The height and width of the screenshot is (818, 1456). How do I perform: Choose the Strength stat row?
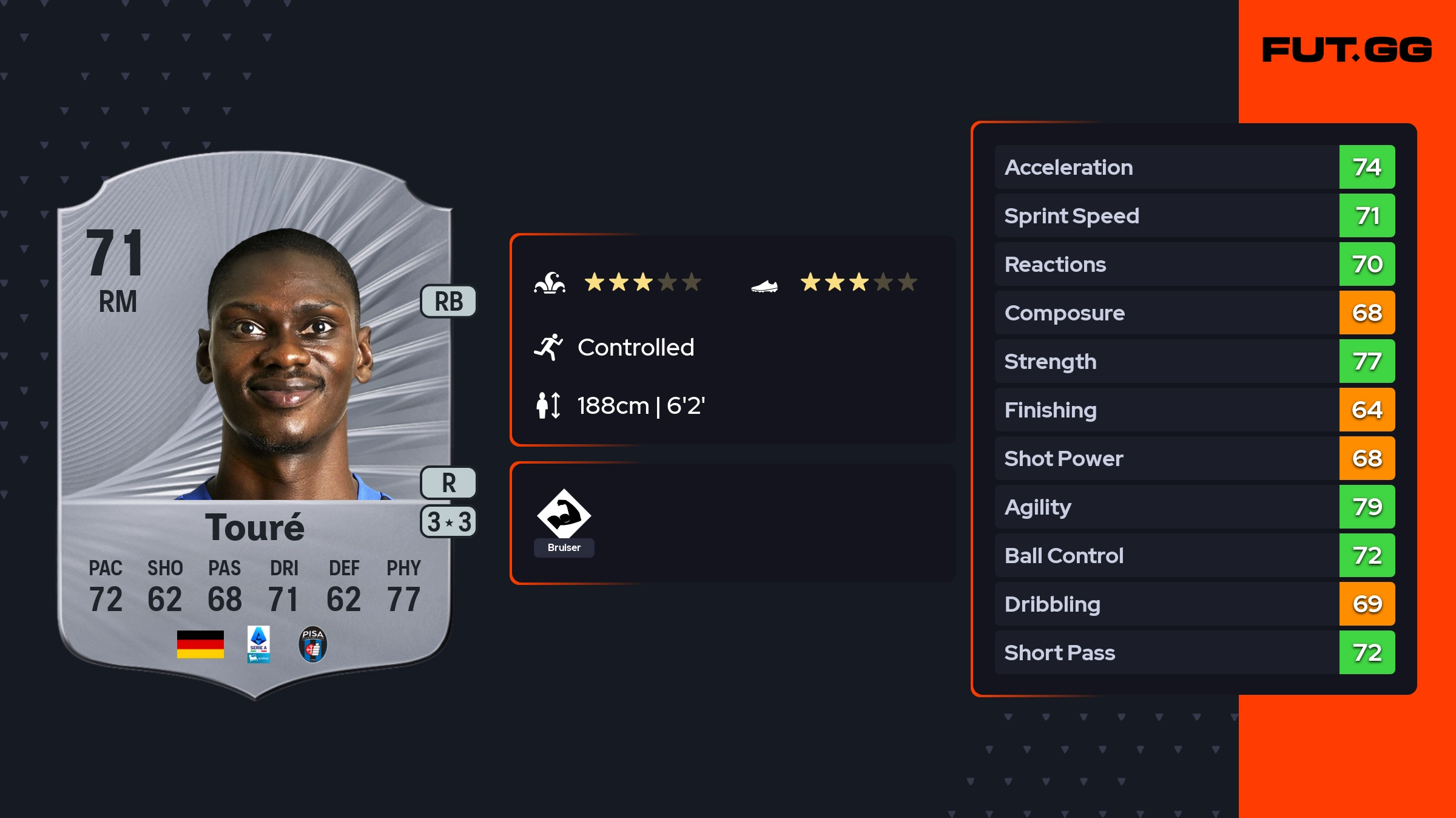coord(1194,361)
